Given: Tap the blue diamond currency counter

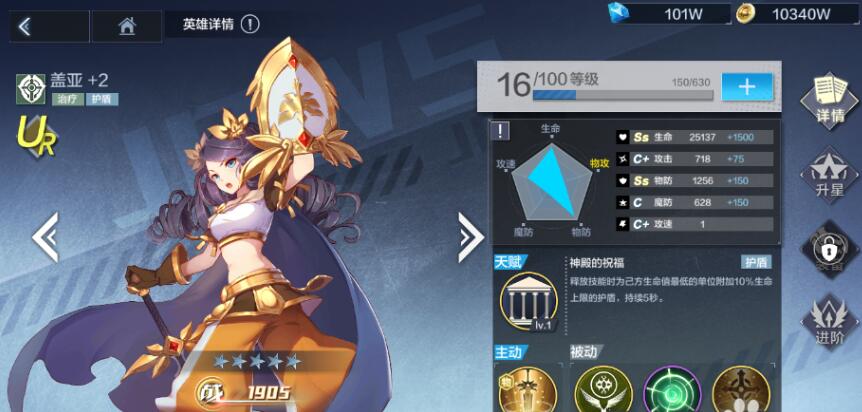Looking at the screenshot, I should point(662,13).
